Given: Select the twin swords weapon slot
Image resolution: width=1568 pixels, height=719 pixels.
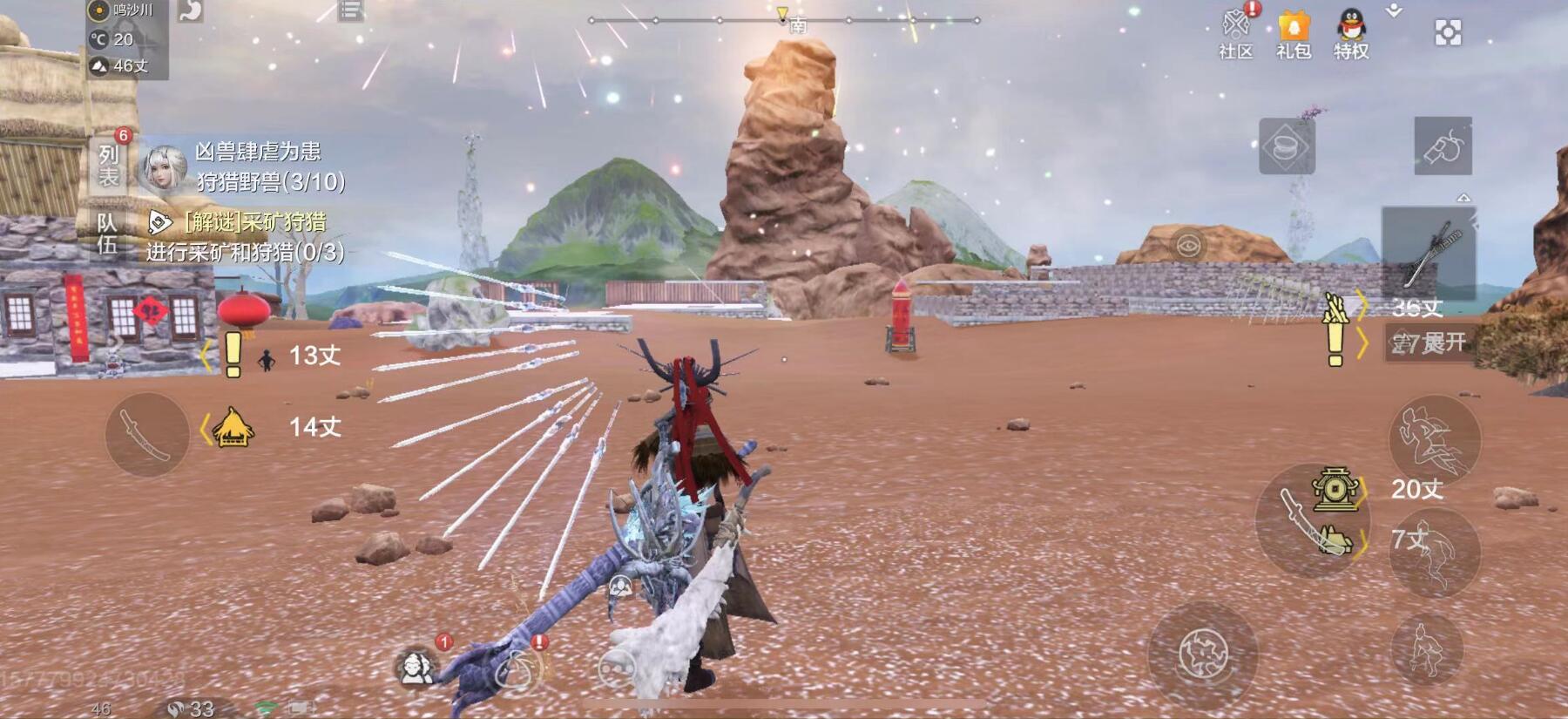Looking at the screenshot, I should click(1429, 251).
